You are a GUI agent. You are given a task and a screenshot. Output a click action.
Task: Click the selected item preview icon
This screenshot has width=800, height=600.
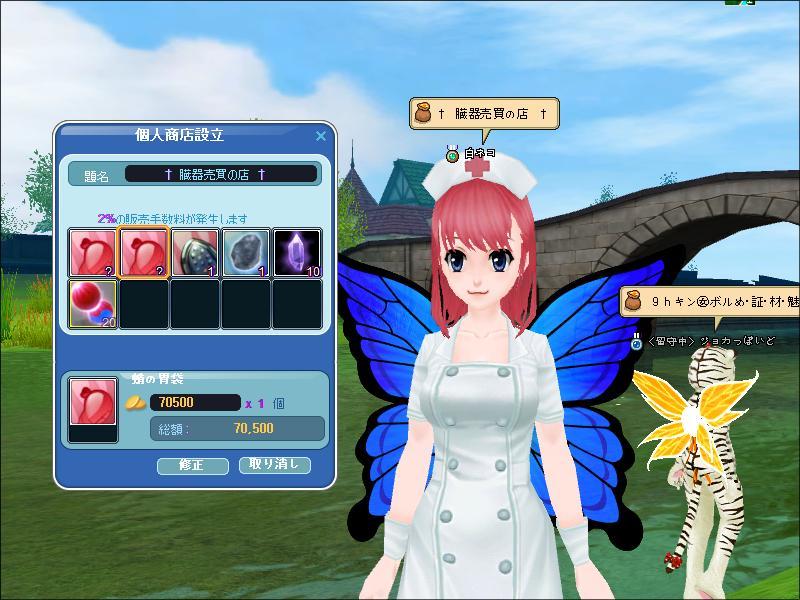[92, 403]
